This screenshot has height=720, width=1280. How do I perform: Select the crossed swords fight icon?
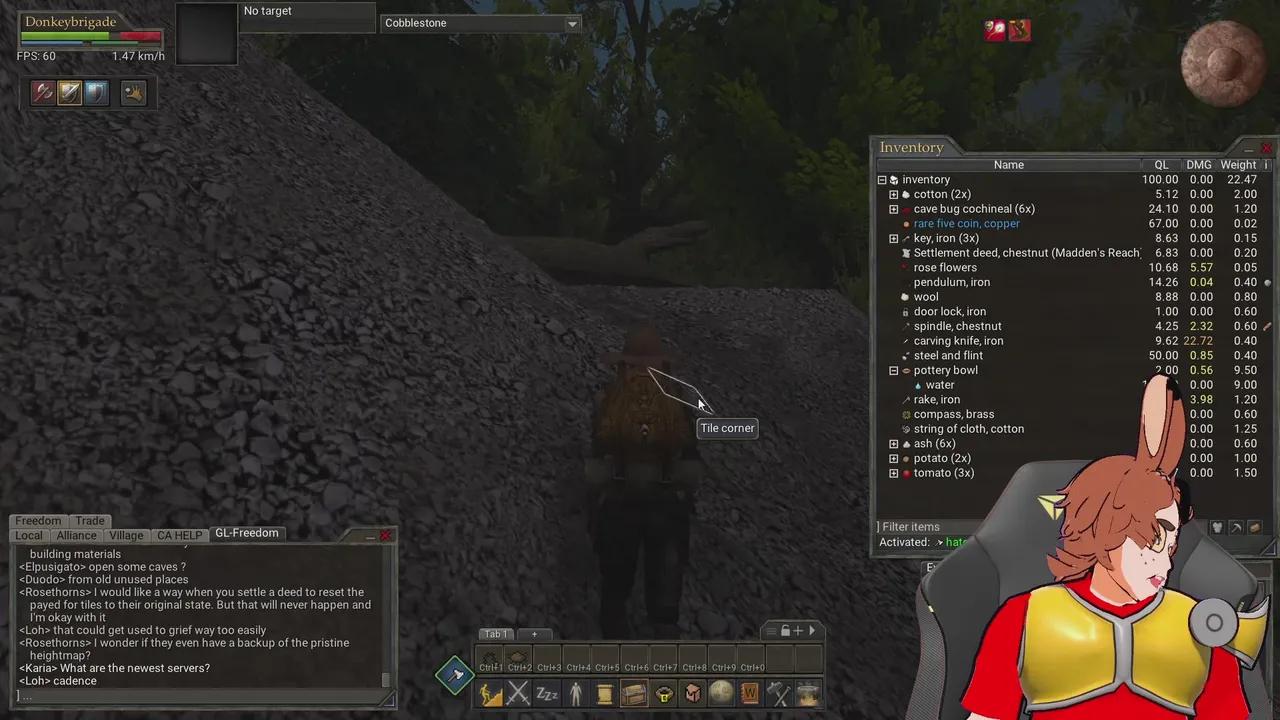518,693
